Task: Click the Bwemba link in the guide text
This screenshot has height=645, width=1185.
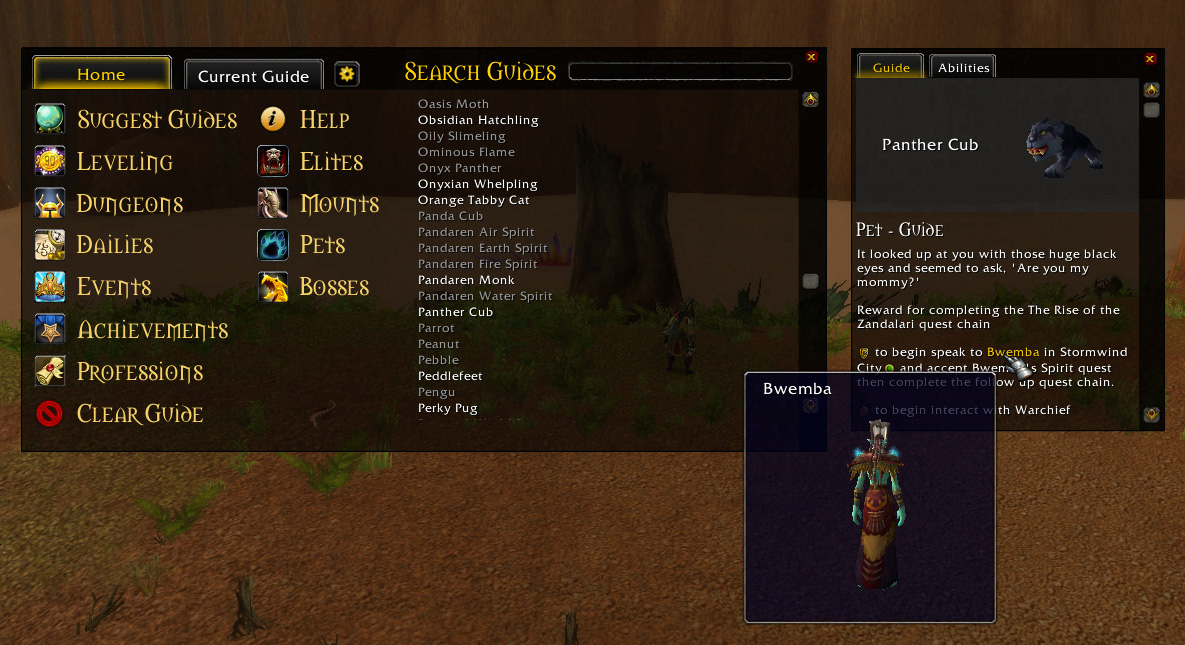Action: coord(1012,352)
